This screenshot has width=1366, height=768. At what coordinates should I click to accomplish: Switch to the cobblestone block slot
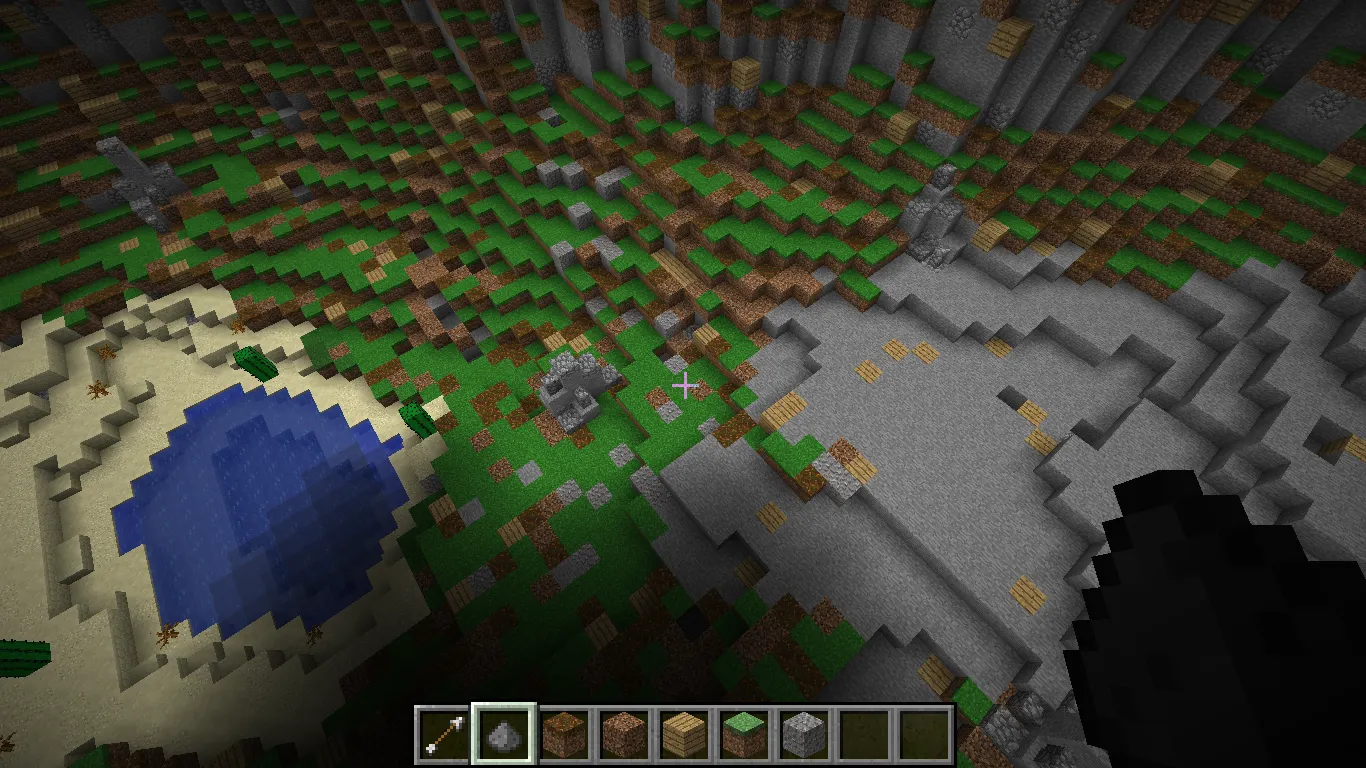pyautogui.click(x=803, y=735)
